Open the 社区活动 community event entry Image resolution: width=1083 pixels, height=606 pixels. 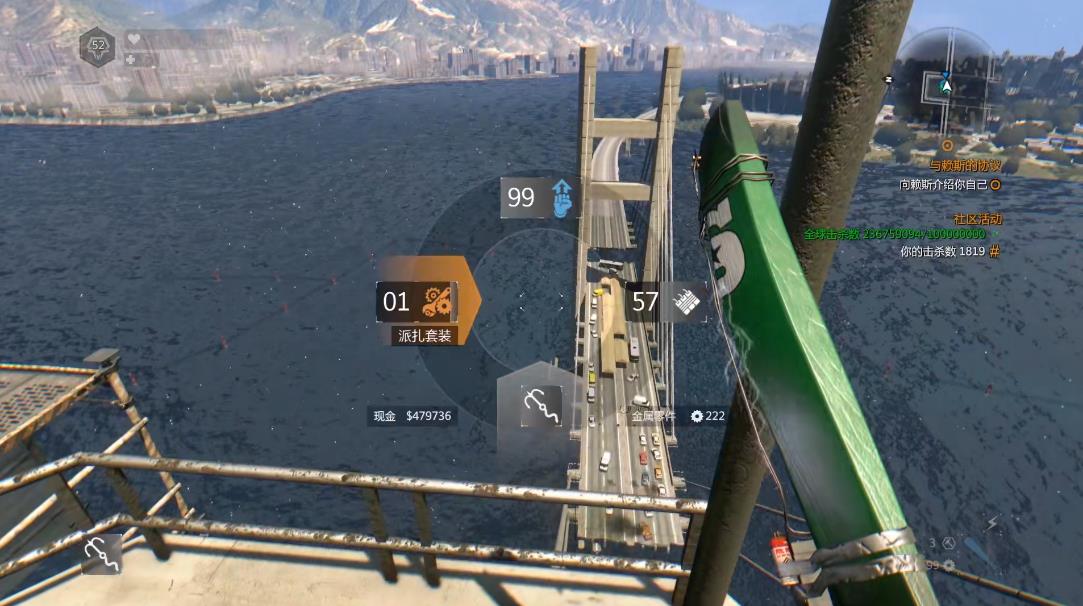click(977, 218)
